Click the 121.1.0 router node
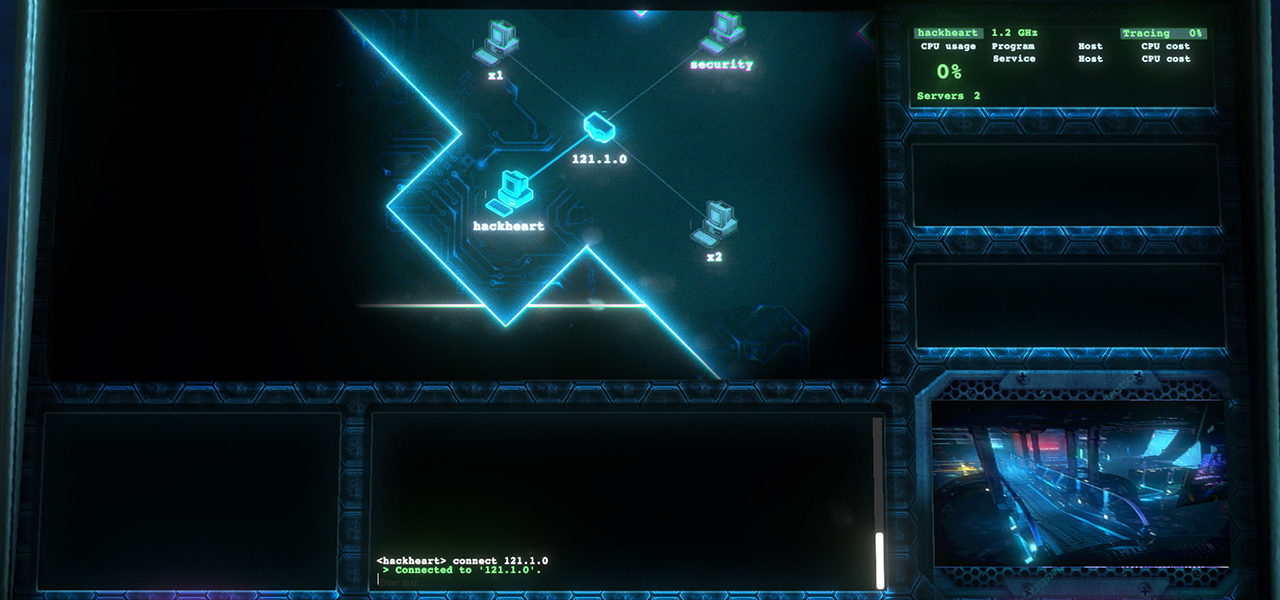Viewport: 1280px width, 600px height. [598, 127]
